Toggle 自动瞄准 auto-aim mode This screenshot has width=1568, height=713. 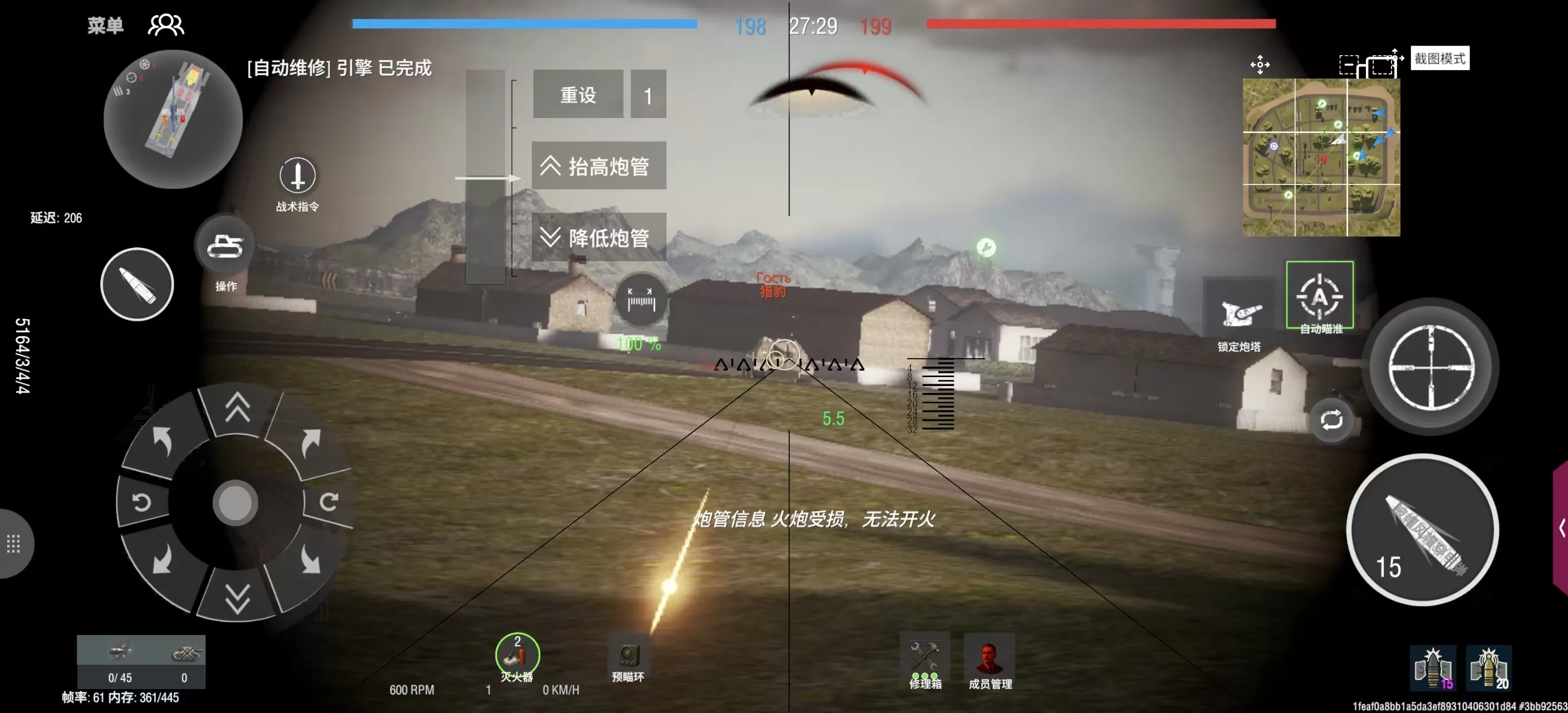pos(1320,296)
